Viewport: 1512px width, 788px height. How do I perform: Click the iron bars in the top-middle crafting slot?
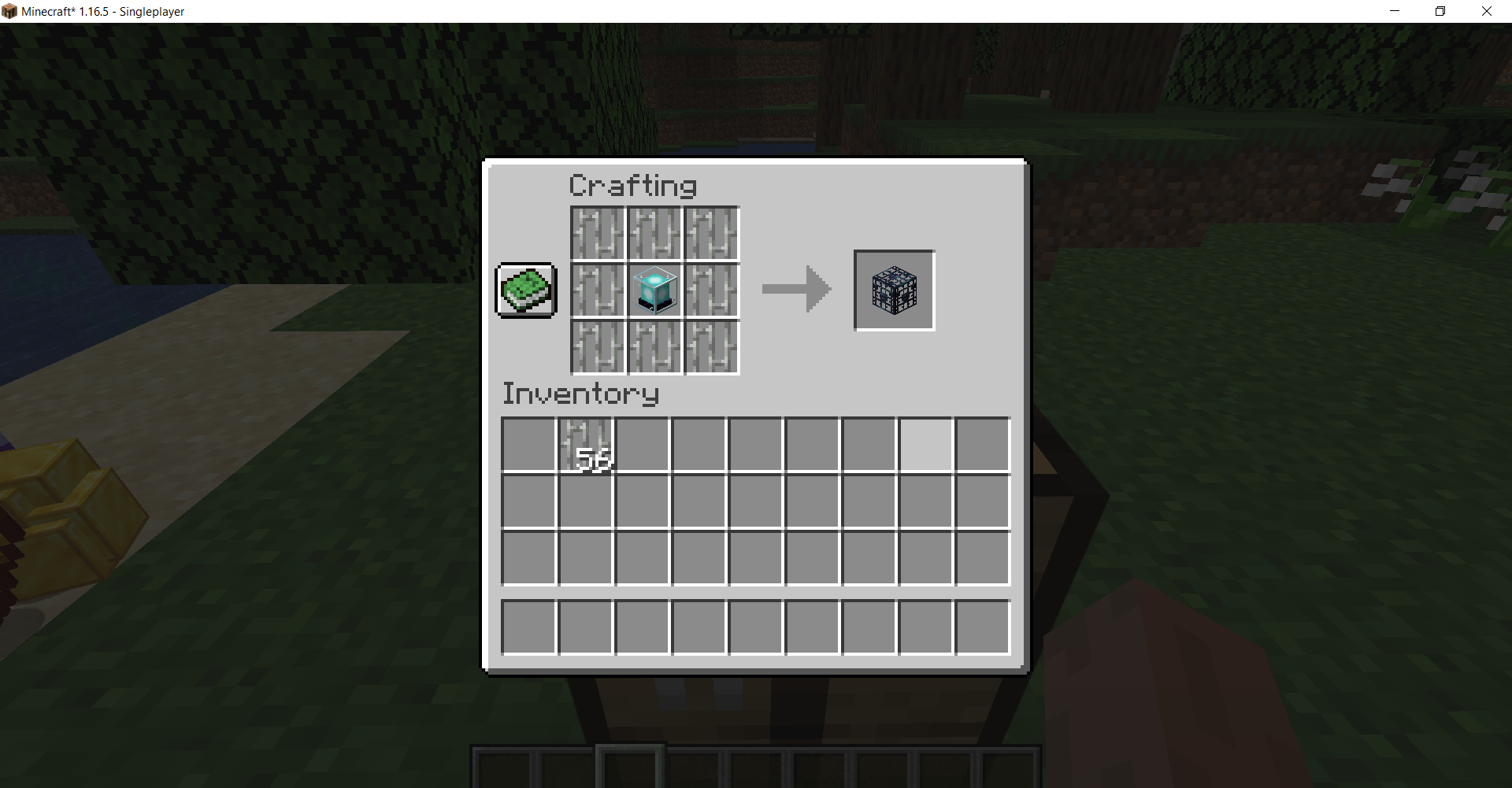(654, 233)
